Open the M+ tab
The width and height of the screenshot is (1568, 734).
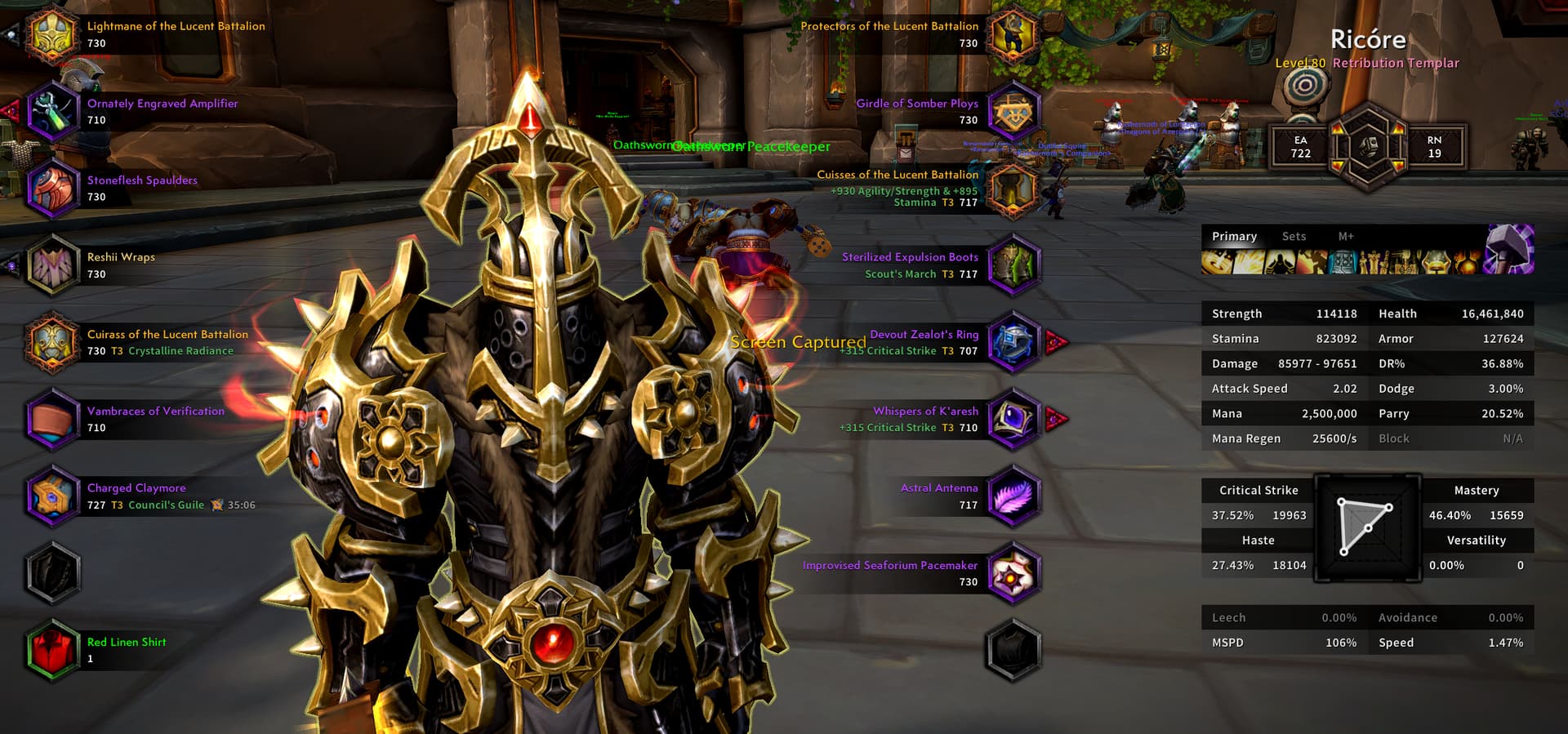click(x=1346, y=237)
